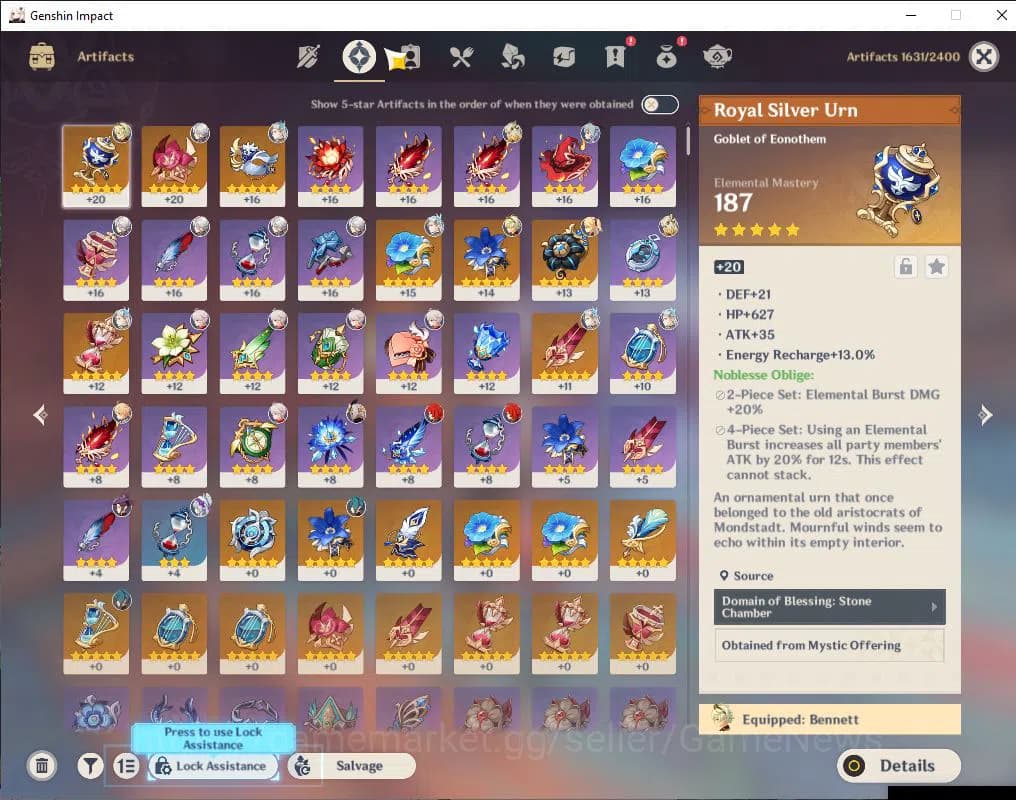Open the Furnishings teapot tab

tap(717, 57)
